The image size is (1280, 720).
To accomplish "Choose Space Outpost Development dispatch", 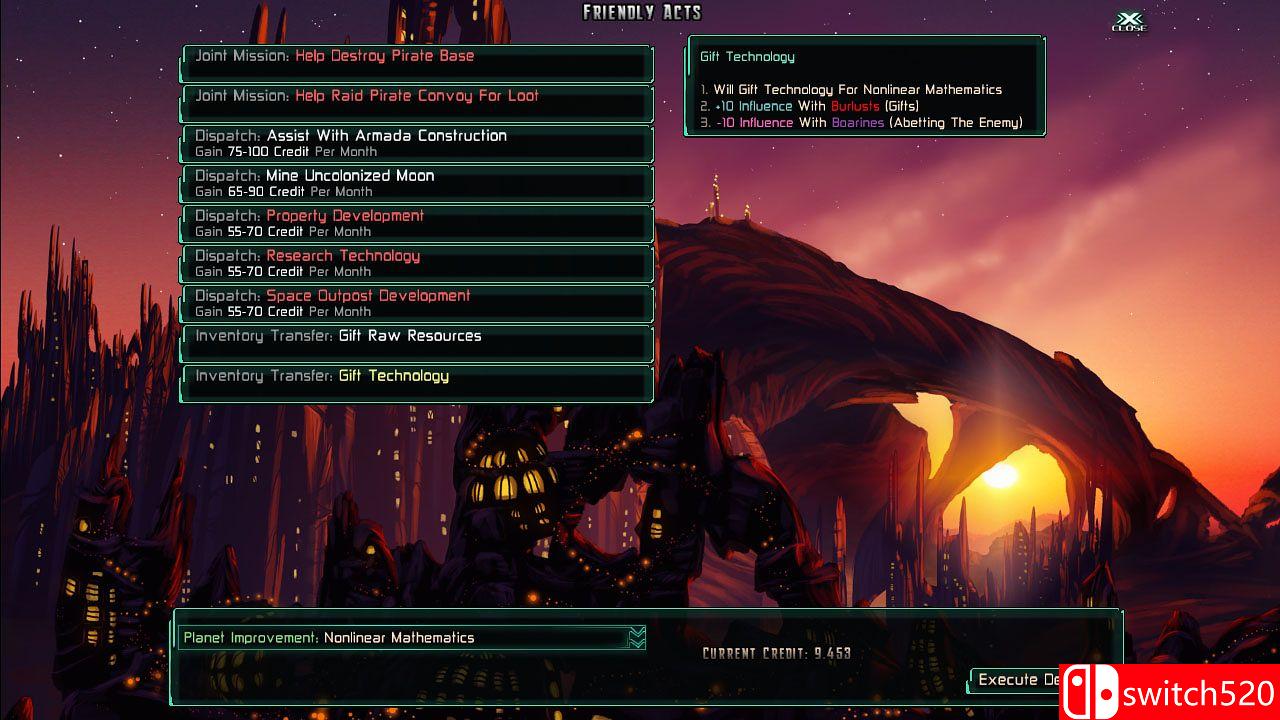I will [x=416, y=304].
